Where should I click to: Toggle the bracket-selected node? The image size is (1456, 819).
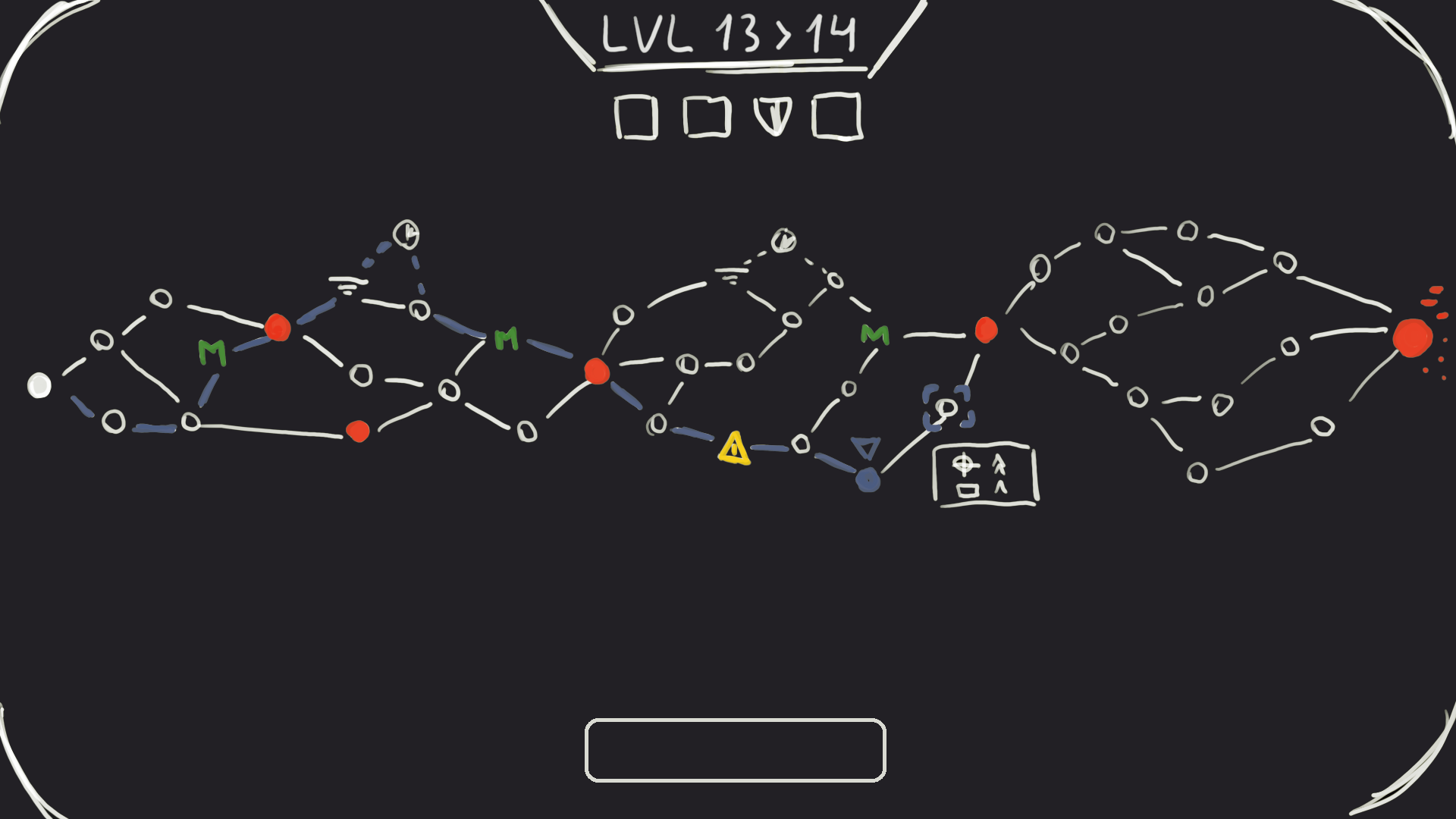pos(945,409)
